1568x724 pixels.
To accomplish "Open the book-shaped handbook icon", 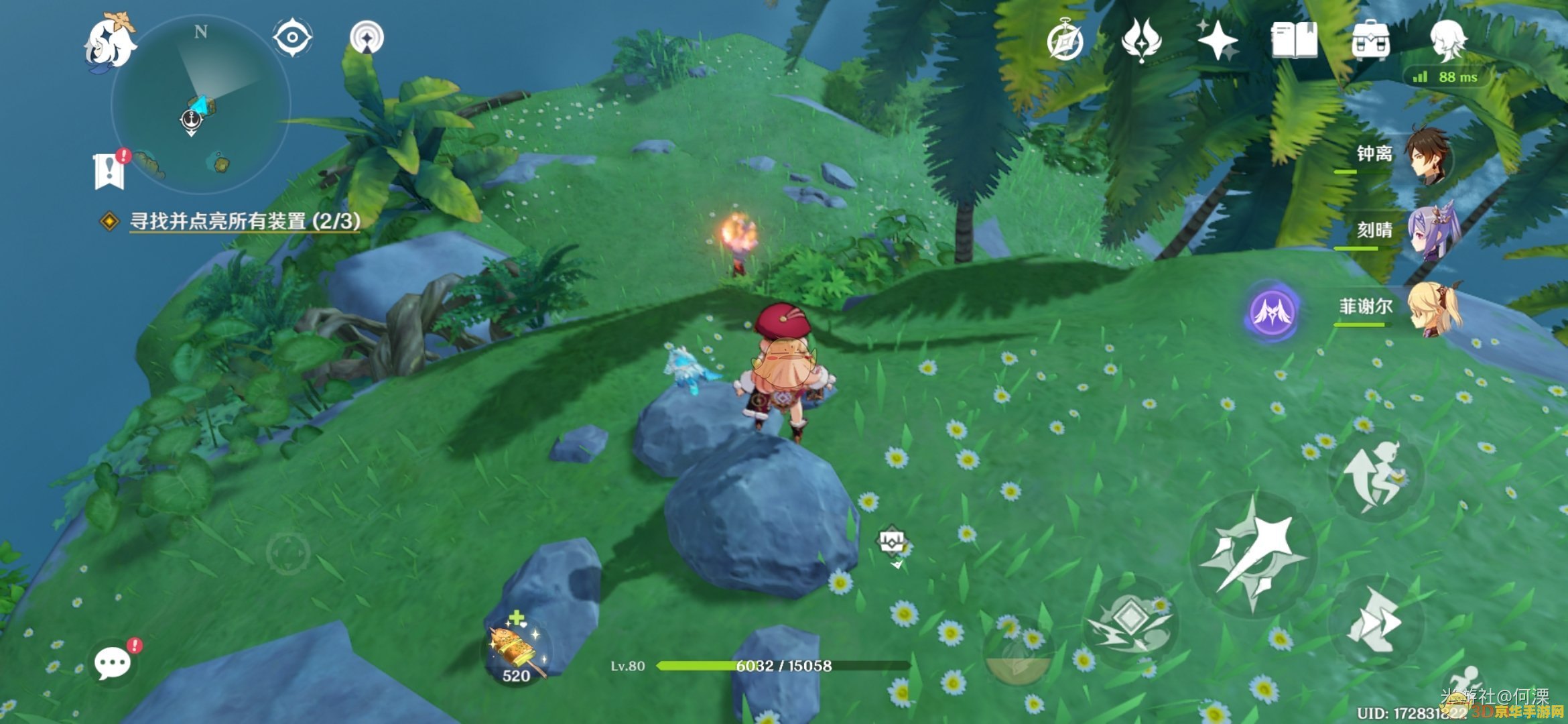I will pos(1294,40).
